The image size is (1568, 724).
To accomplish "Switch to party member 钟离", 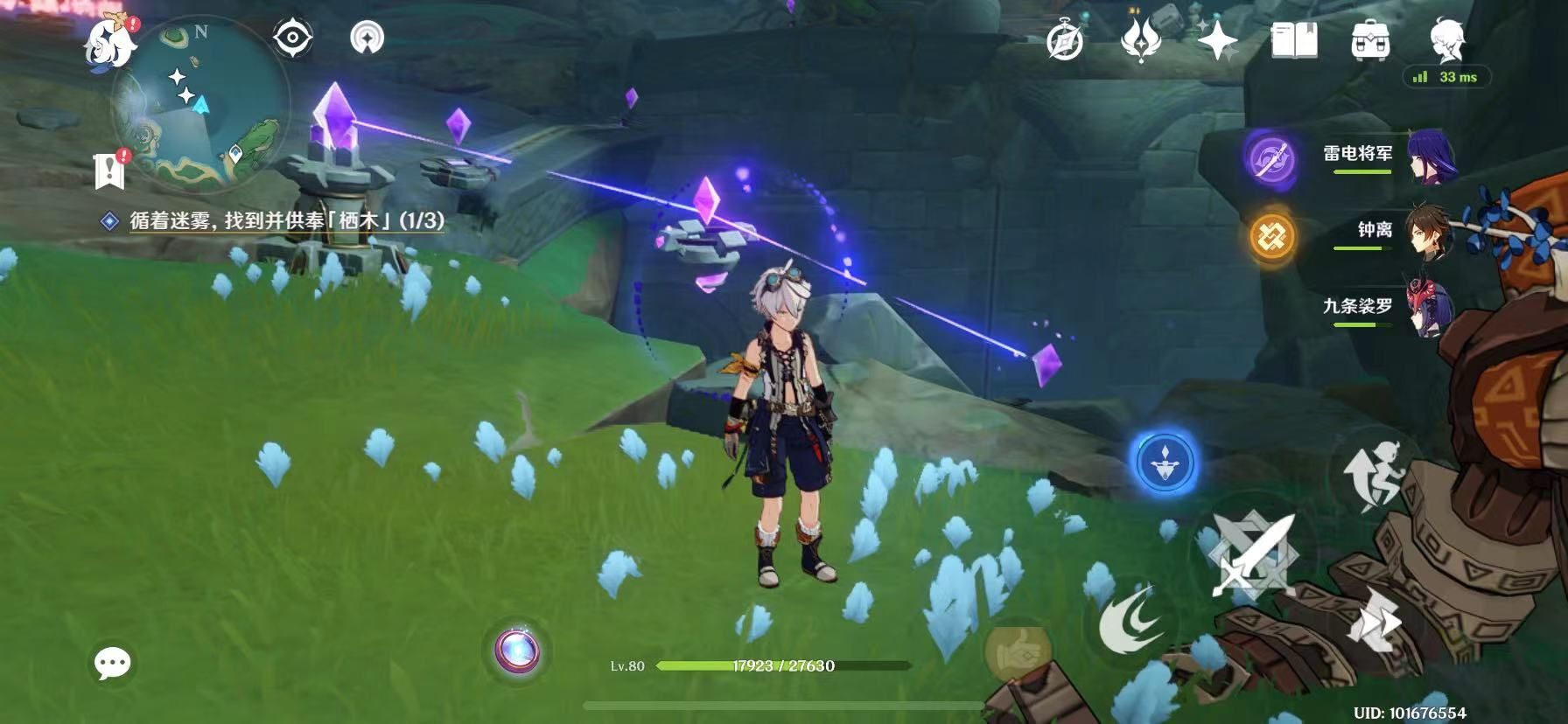I will point(1391,233).
